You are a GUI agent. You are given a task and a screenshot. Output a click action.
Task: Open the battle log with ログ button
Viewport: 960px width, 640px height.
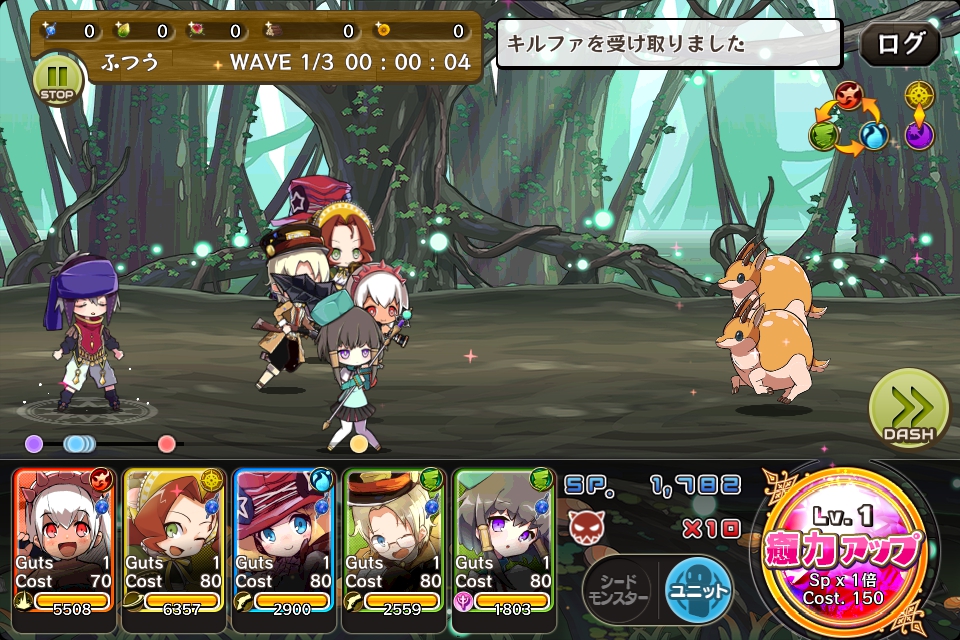pos(899,44)
